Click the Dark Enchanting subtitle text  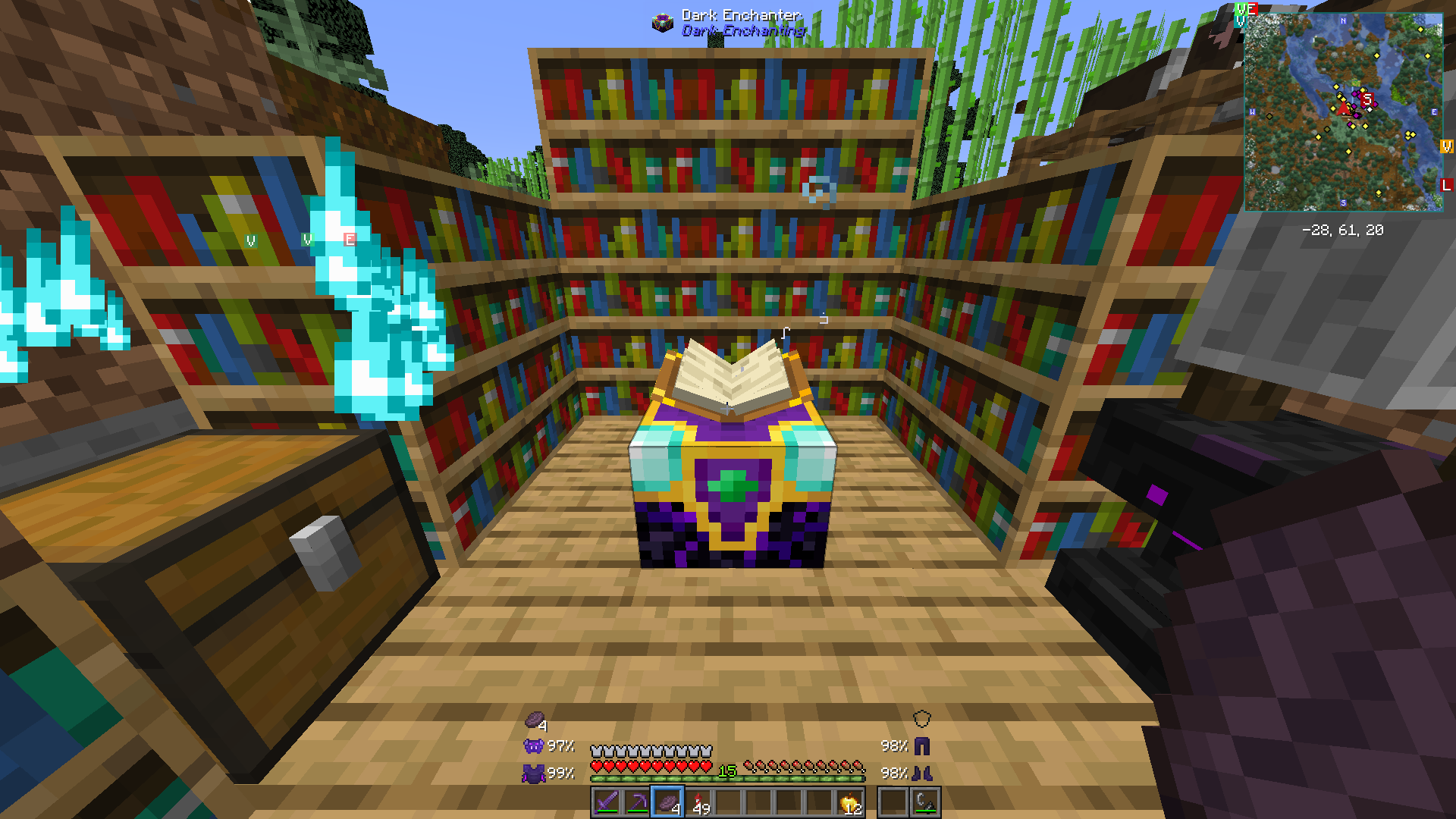click(744, 31)
